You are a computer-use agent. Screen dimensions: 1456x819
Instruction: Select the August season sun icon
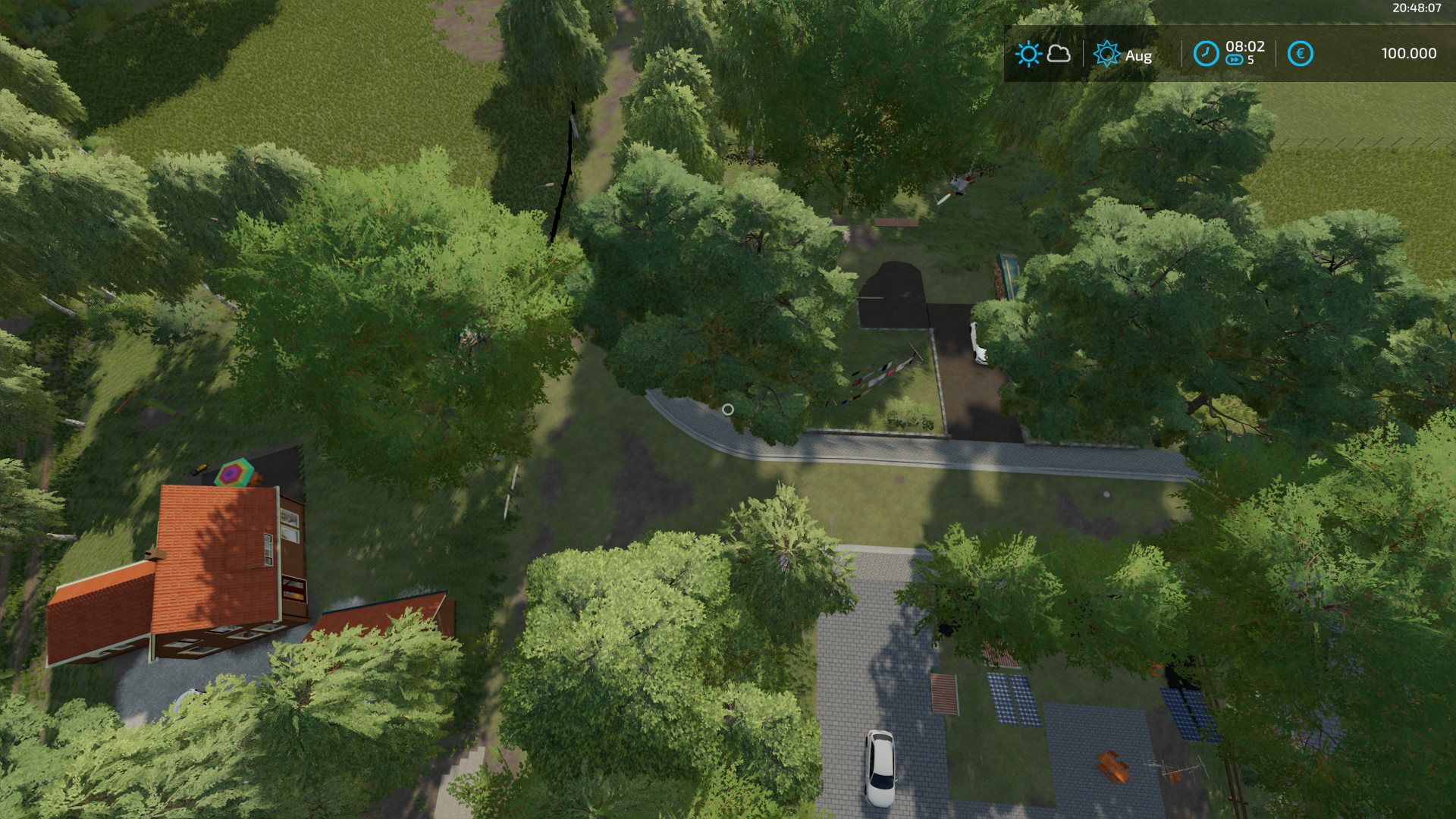pos(1106,54)
